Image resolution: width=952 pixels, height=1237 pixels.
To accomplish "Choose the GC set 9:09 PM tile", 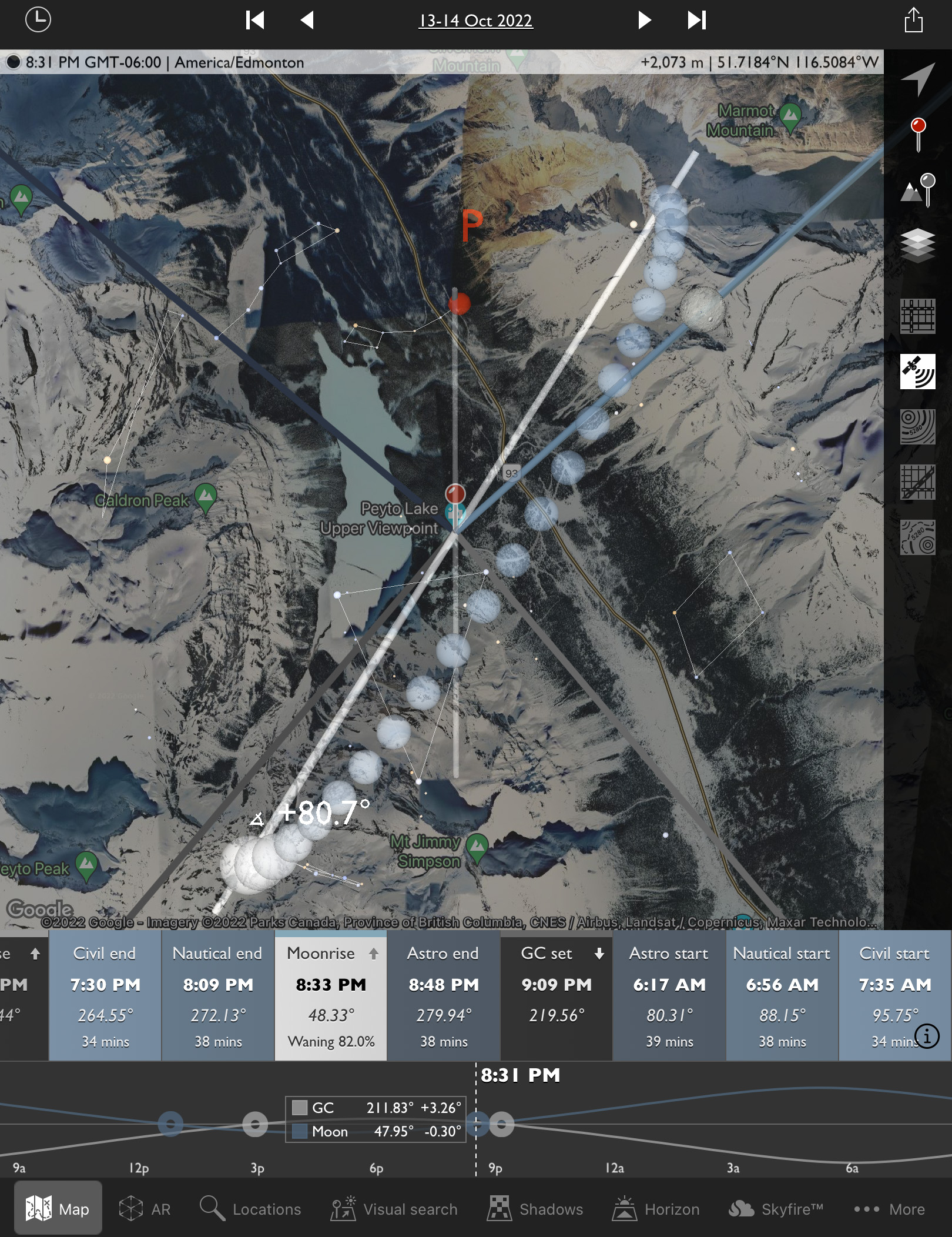I will click(x=557, y=996).
